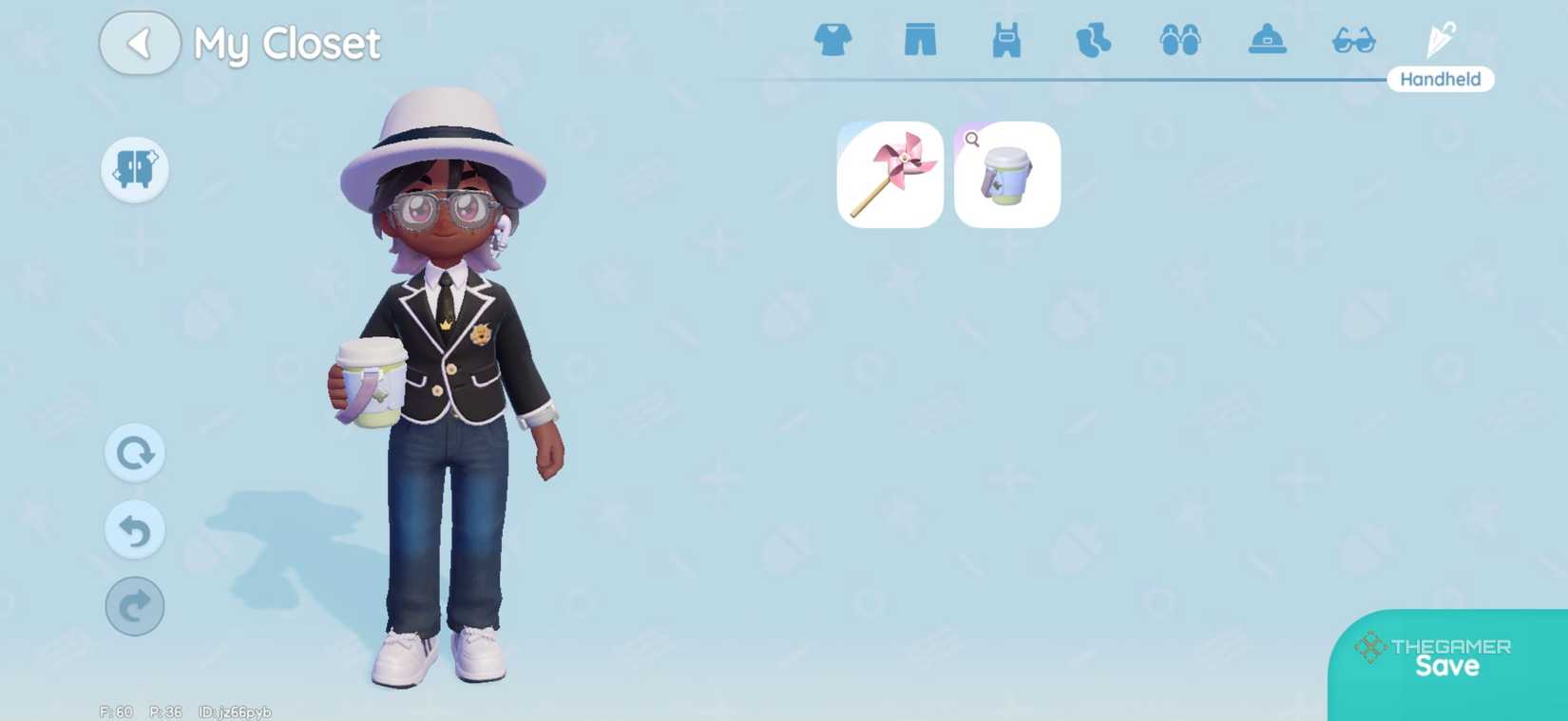The width and height of the screenshot is (1568, 721).
Task: Open the pants category
Action: click(920, 40)
